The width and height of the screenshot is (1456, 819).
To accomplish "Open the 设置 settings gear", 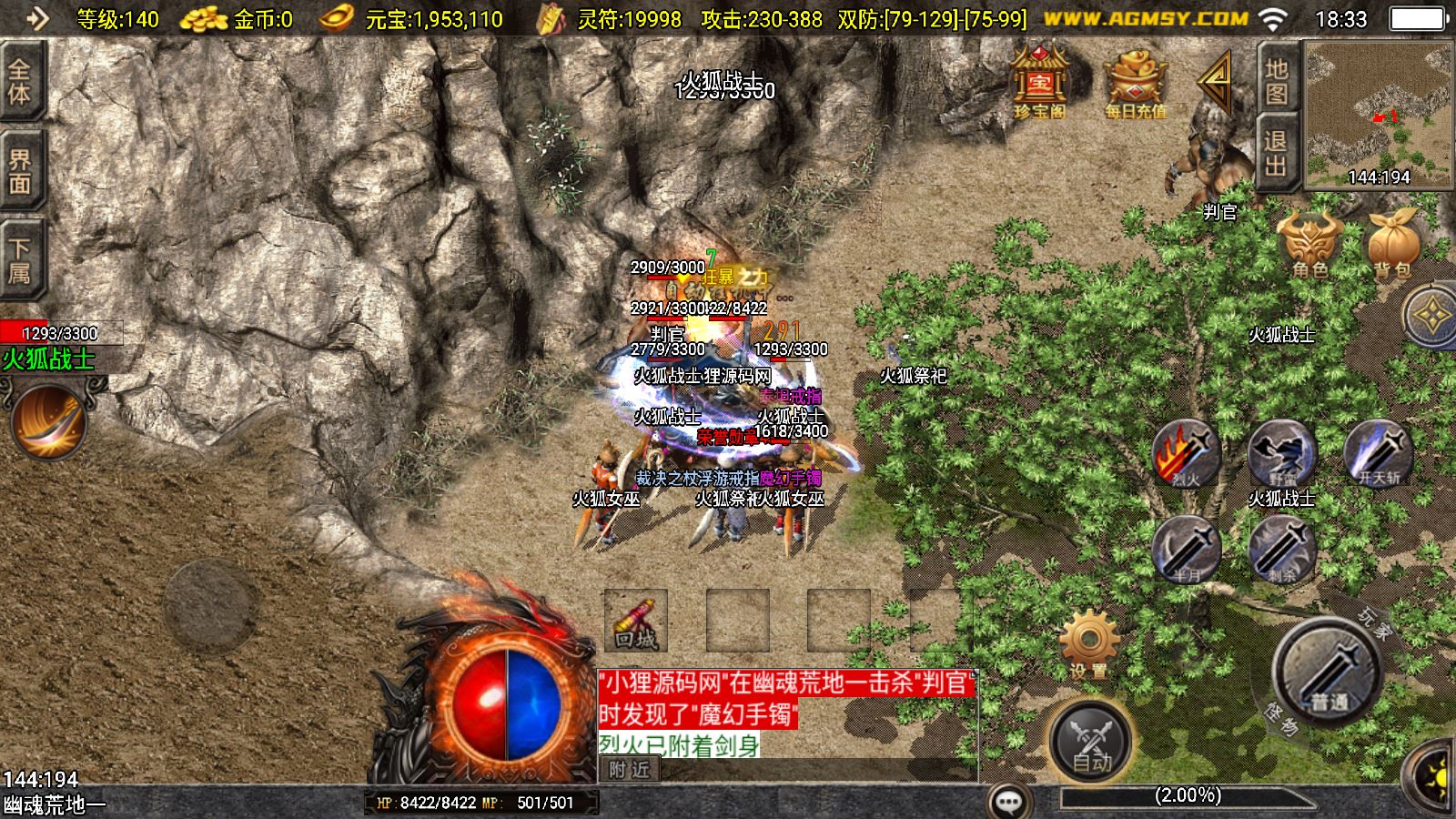I will point(1089,644).
